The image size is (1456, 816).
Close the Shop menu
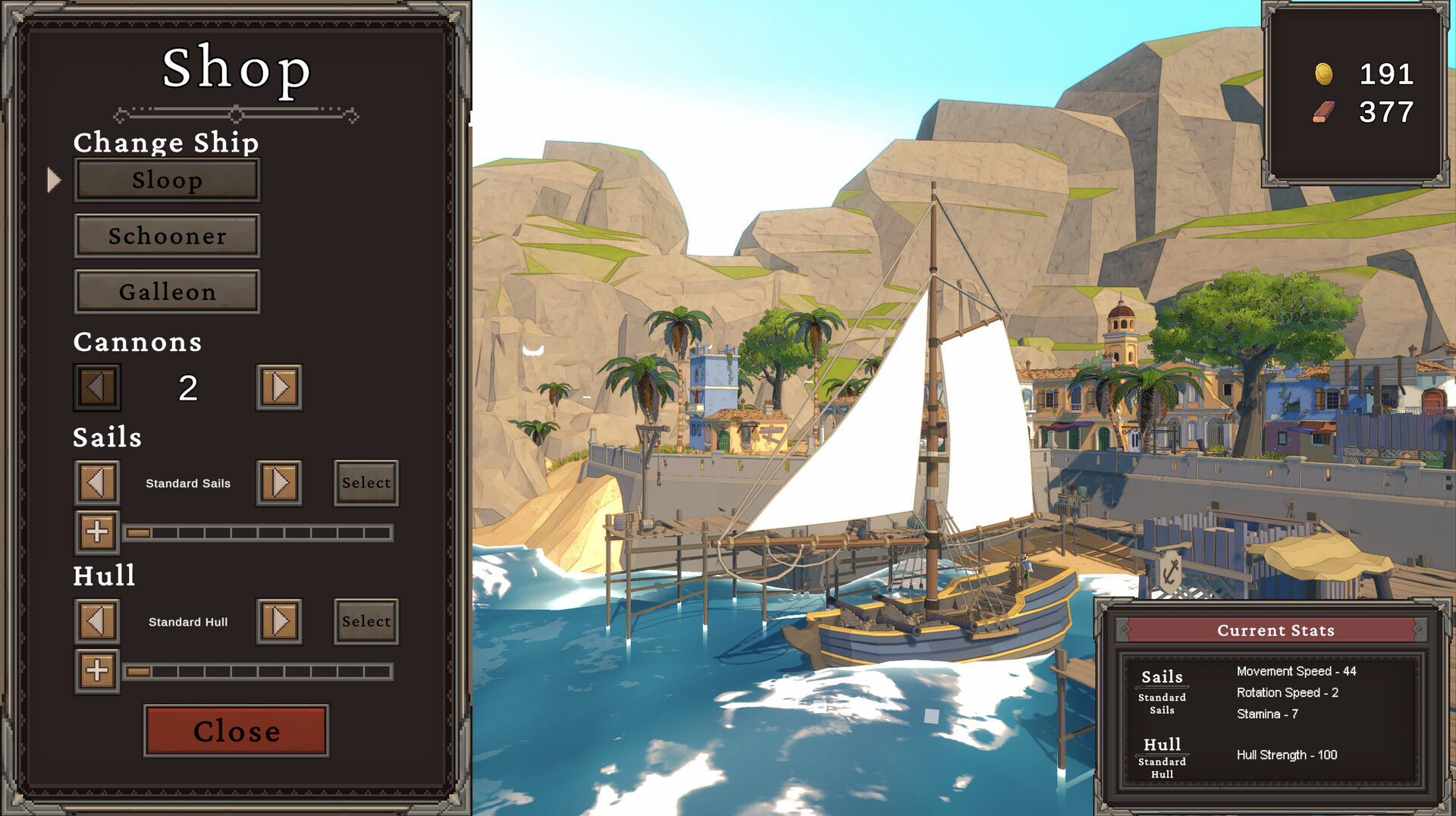pyautogui.click(x=236, y=731)
